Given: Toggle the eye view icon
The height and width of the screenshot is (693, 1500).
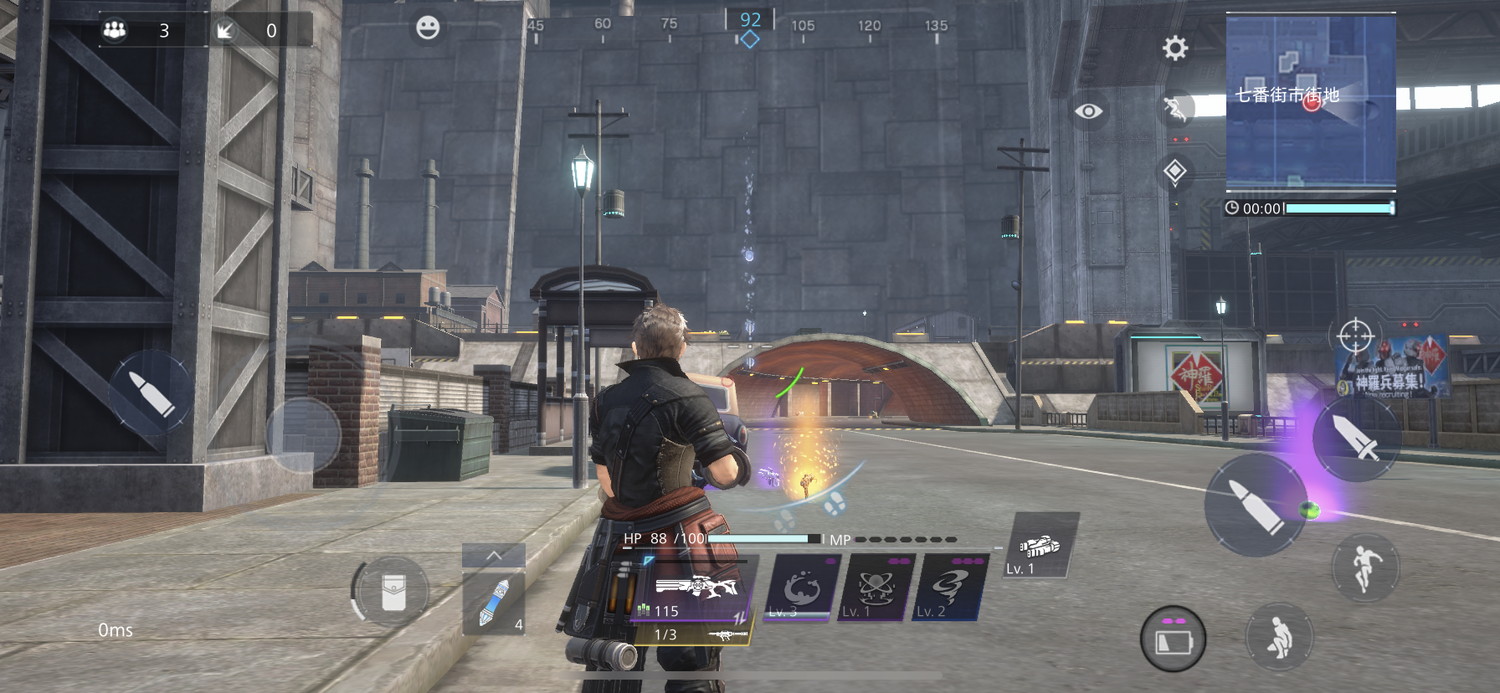Looking at the screenshot, I should point(1089,111).
